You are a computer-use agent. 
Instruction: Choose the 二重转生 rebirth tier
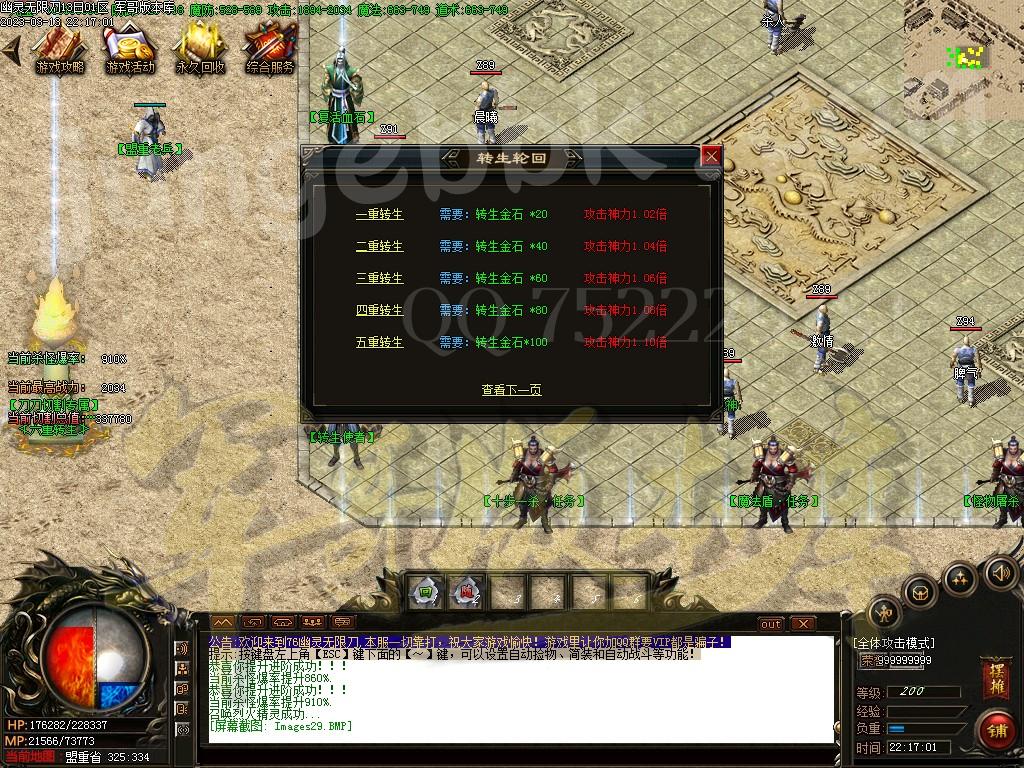point(379,246)
